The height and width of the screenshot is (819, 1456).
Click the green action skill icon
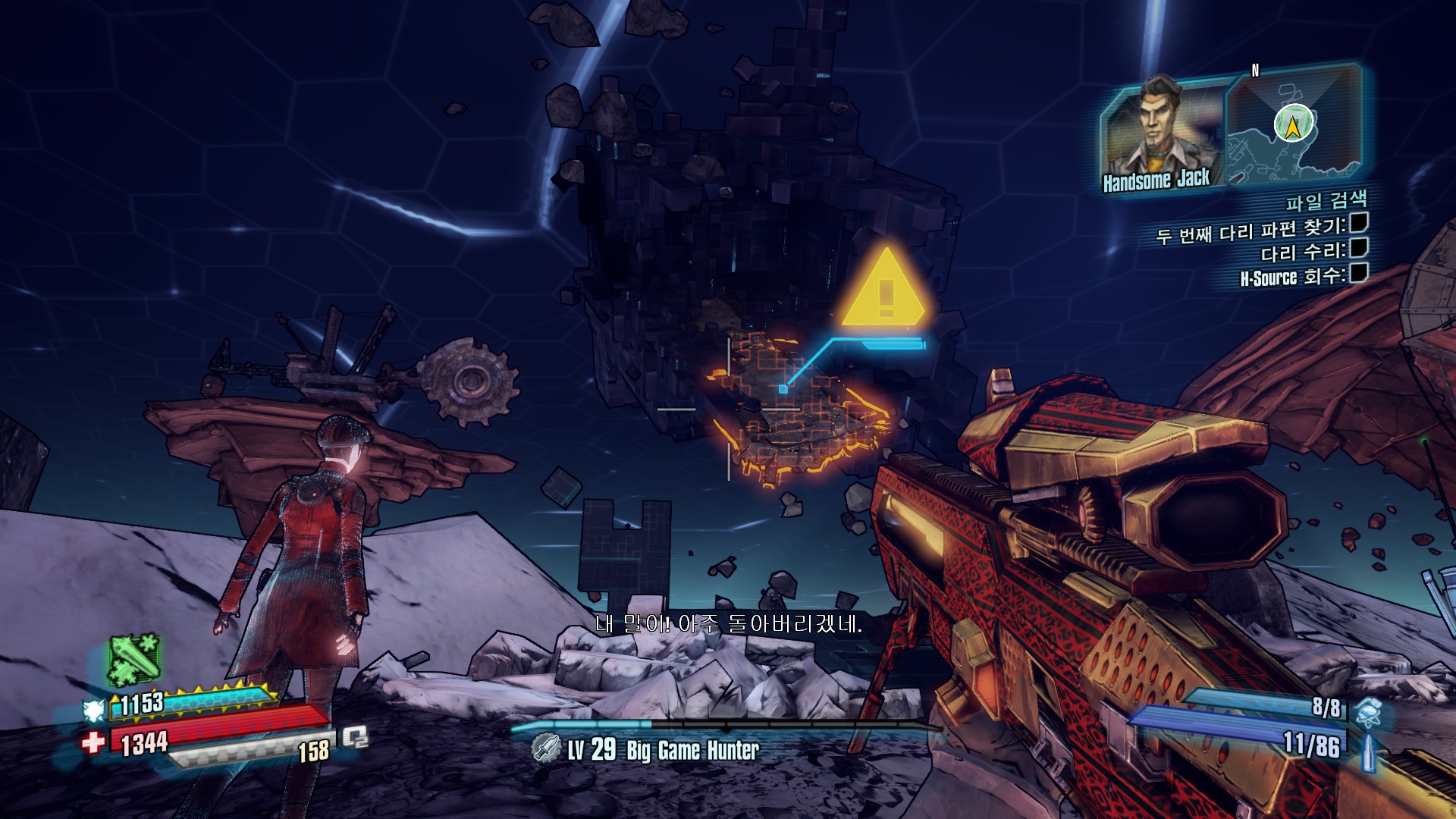(x=134, y=658)
